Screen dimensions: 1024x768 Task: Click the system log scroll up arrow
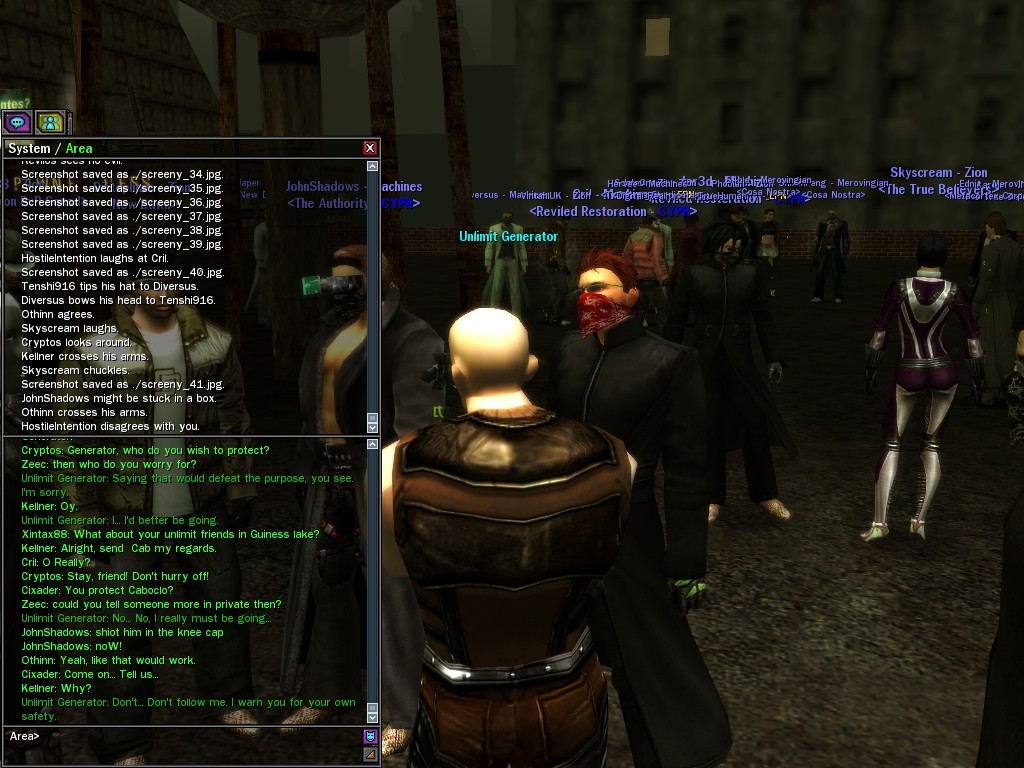click(x=373, y=166)
